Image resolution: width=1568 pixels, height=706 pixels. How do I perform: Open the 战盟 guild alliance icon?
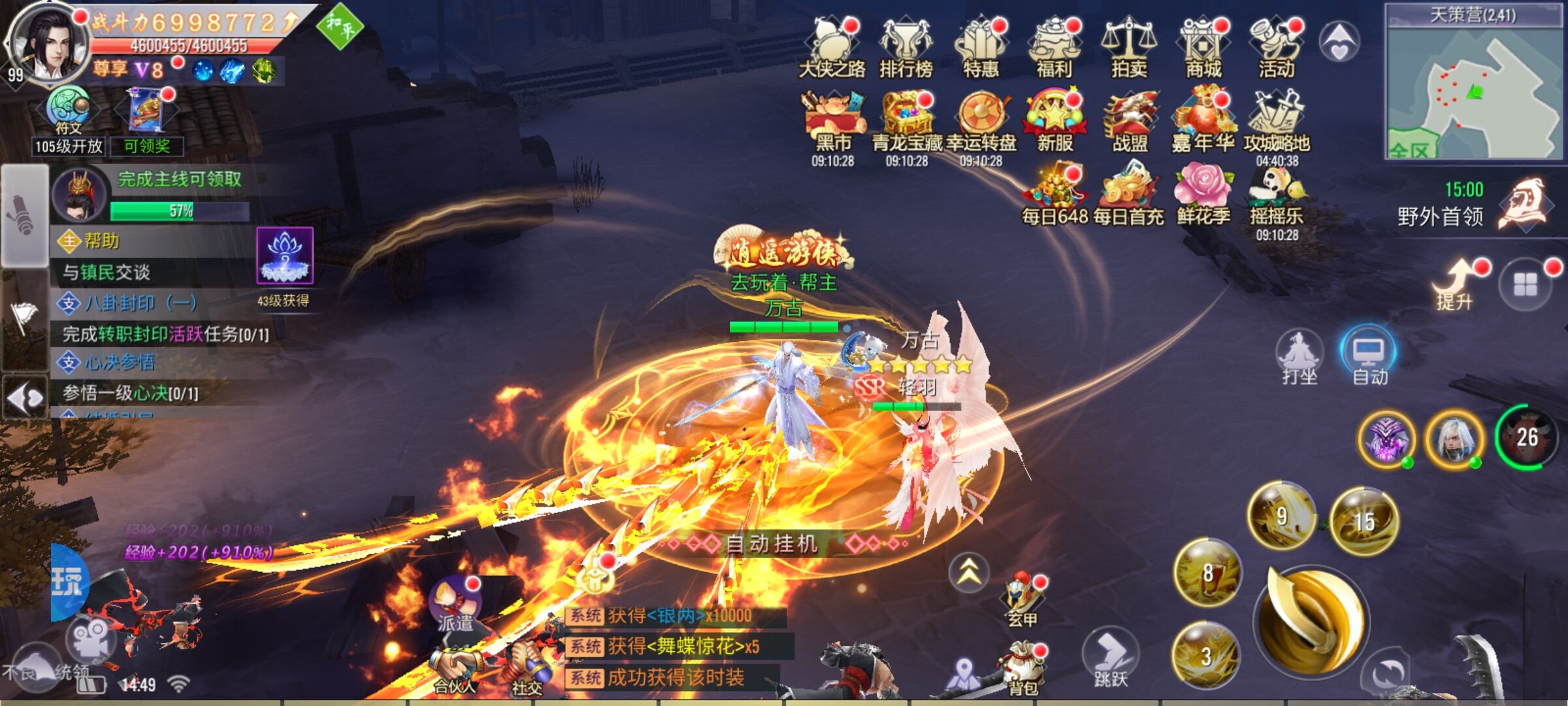[x=1130, y=124]
